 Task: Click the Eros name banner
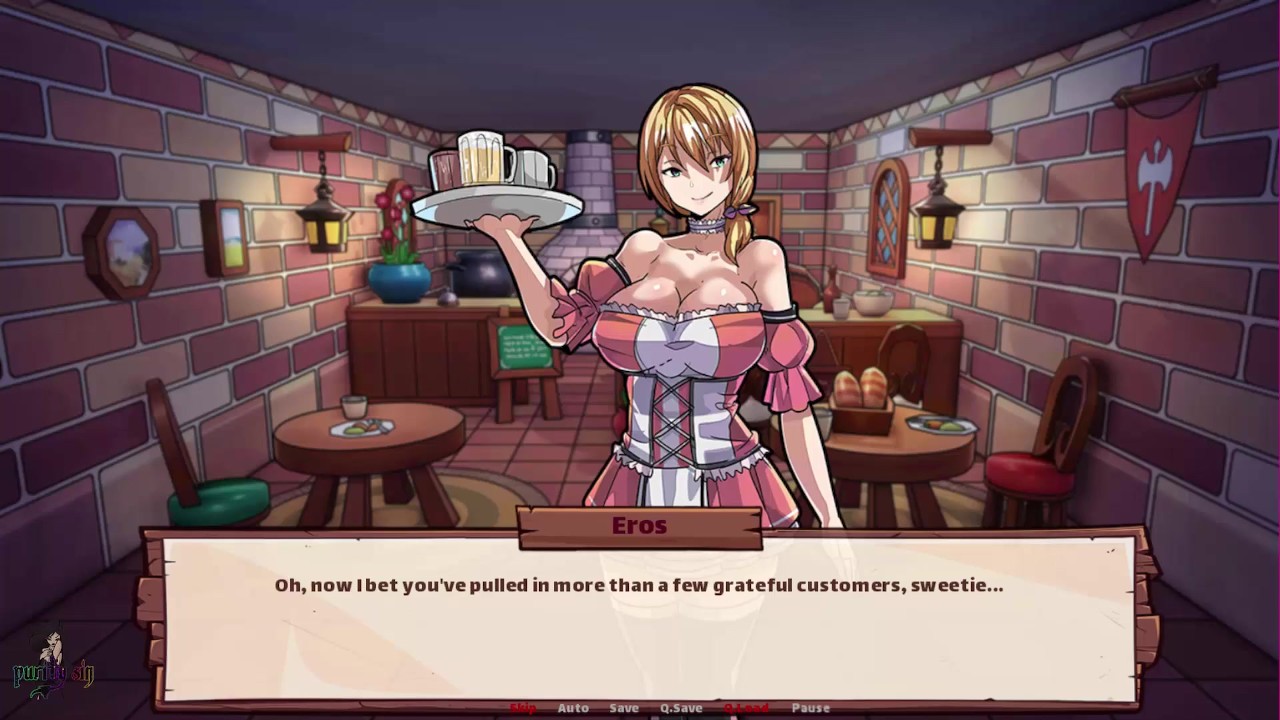639,526
